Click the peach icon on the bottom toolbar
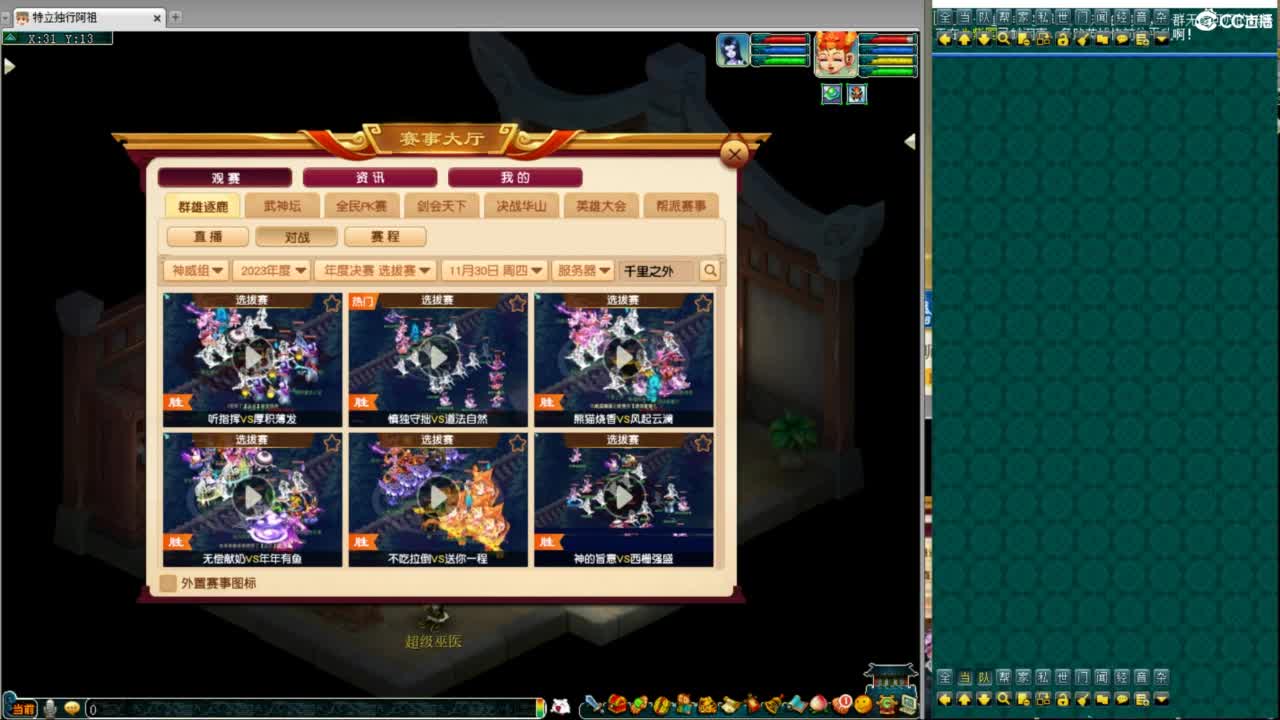 pyautogui.click(x=818, y=705)
